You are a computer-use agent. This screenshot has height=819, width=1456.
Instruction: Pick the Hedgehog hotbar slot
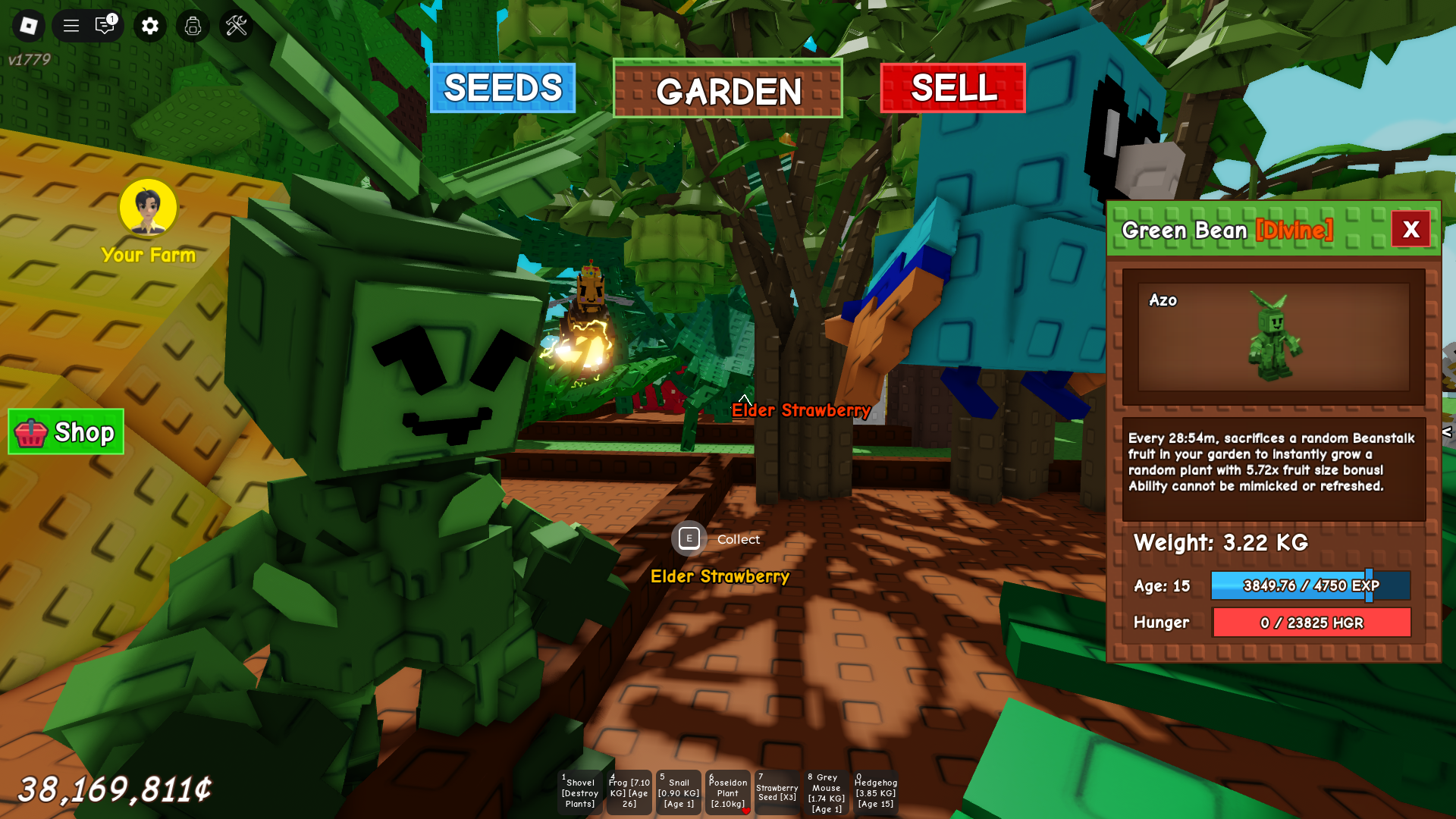[876, 792]
